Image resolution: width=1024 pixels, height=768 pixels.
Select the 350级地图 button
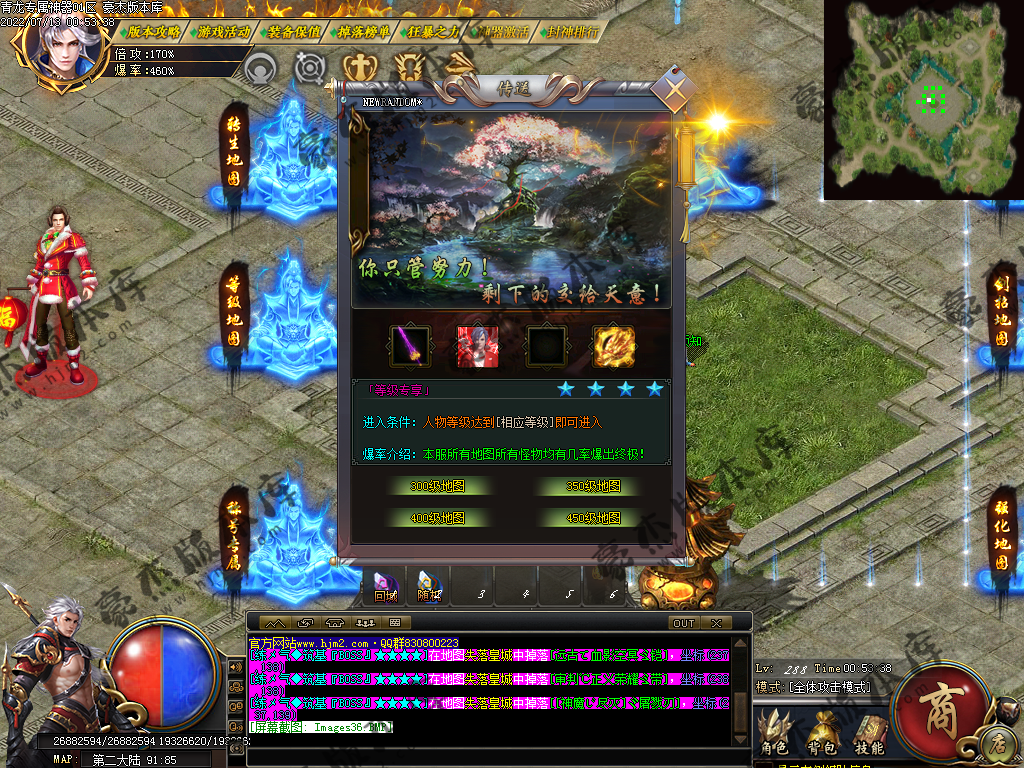tap(593, 487)
